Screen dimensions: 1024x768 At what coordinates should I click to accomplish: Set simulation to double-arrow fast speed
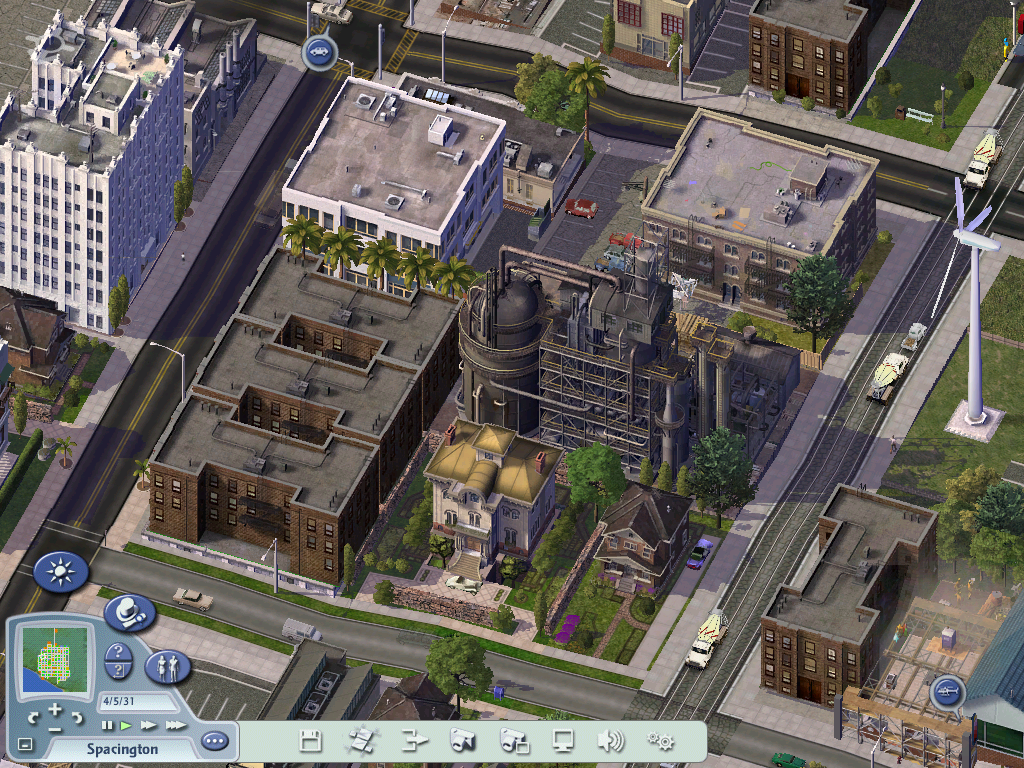(148, 724)
